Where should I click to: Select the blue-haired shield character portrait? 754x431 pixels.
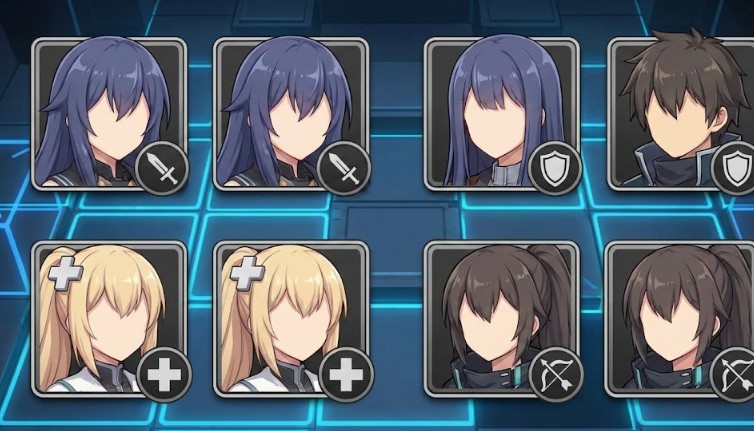[x=502, y=113]
